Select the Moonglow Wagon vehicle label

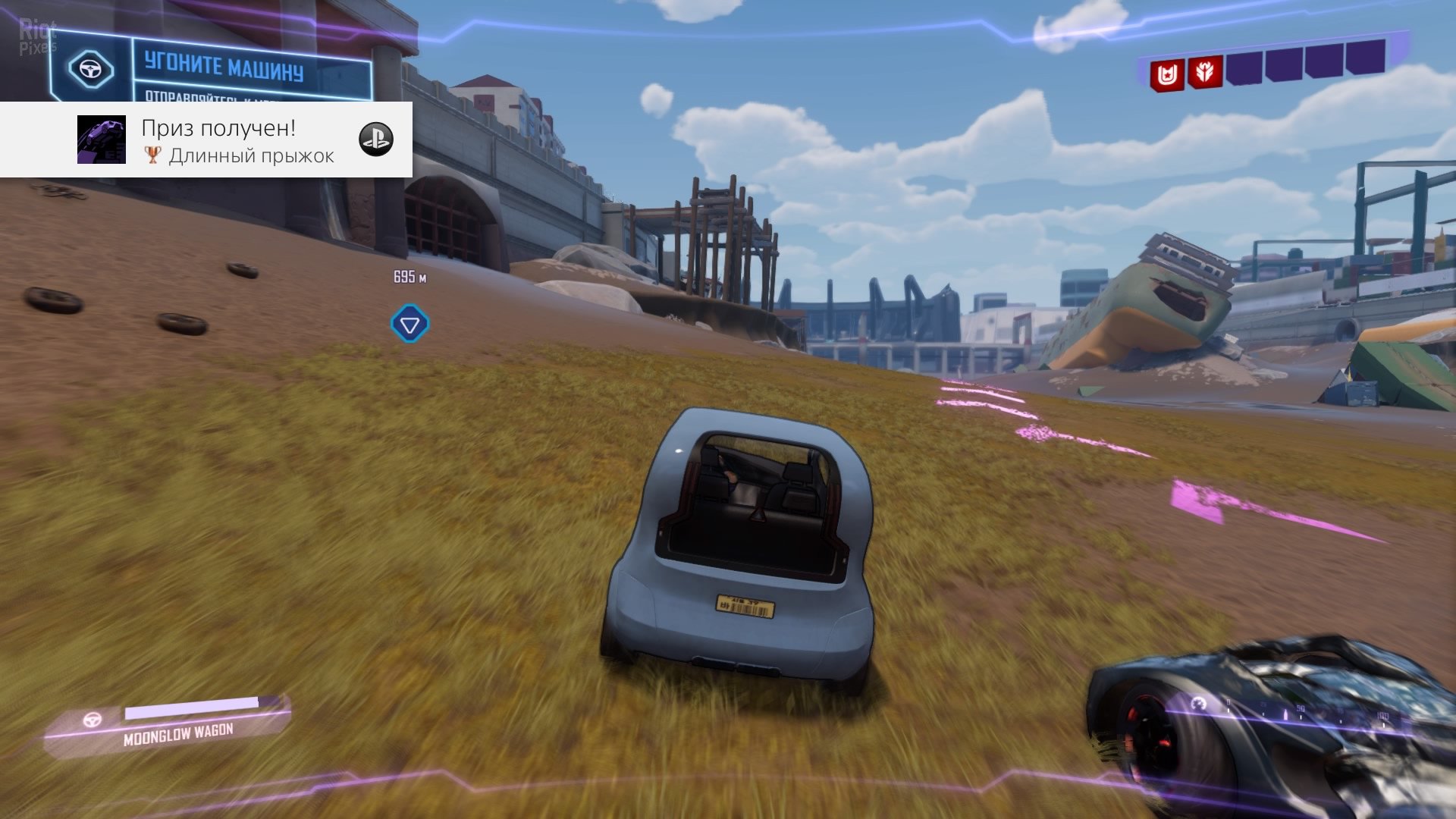pos(178,733)
